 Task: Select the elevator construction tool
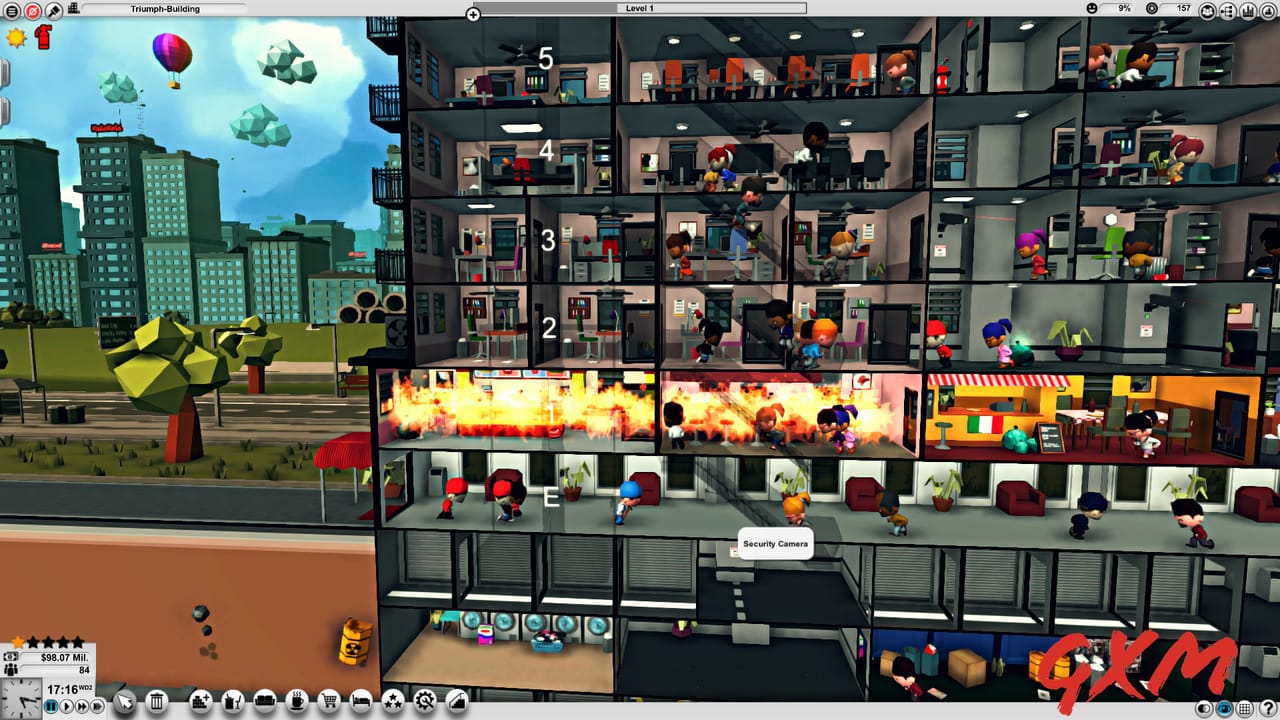pos(455,702)
